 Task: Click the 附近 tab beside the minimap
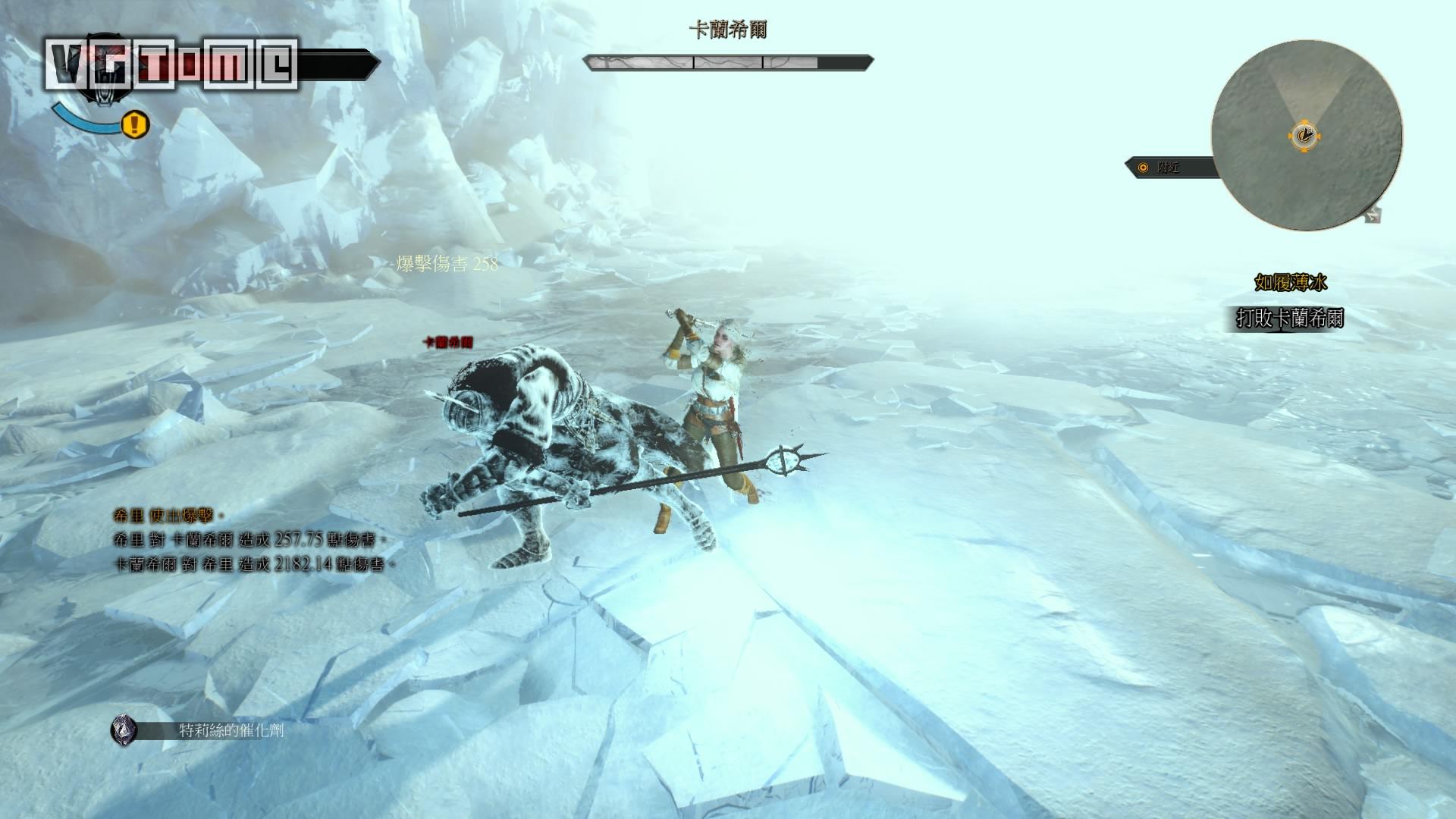1169,168
